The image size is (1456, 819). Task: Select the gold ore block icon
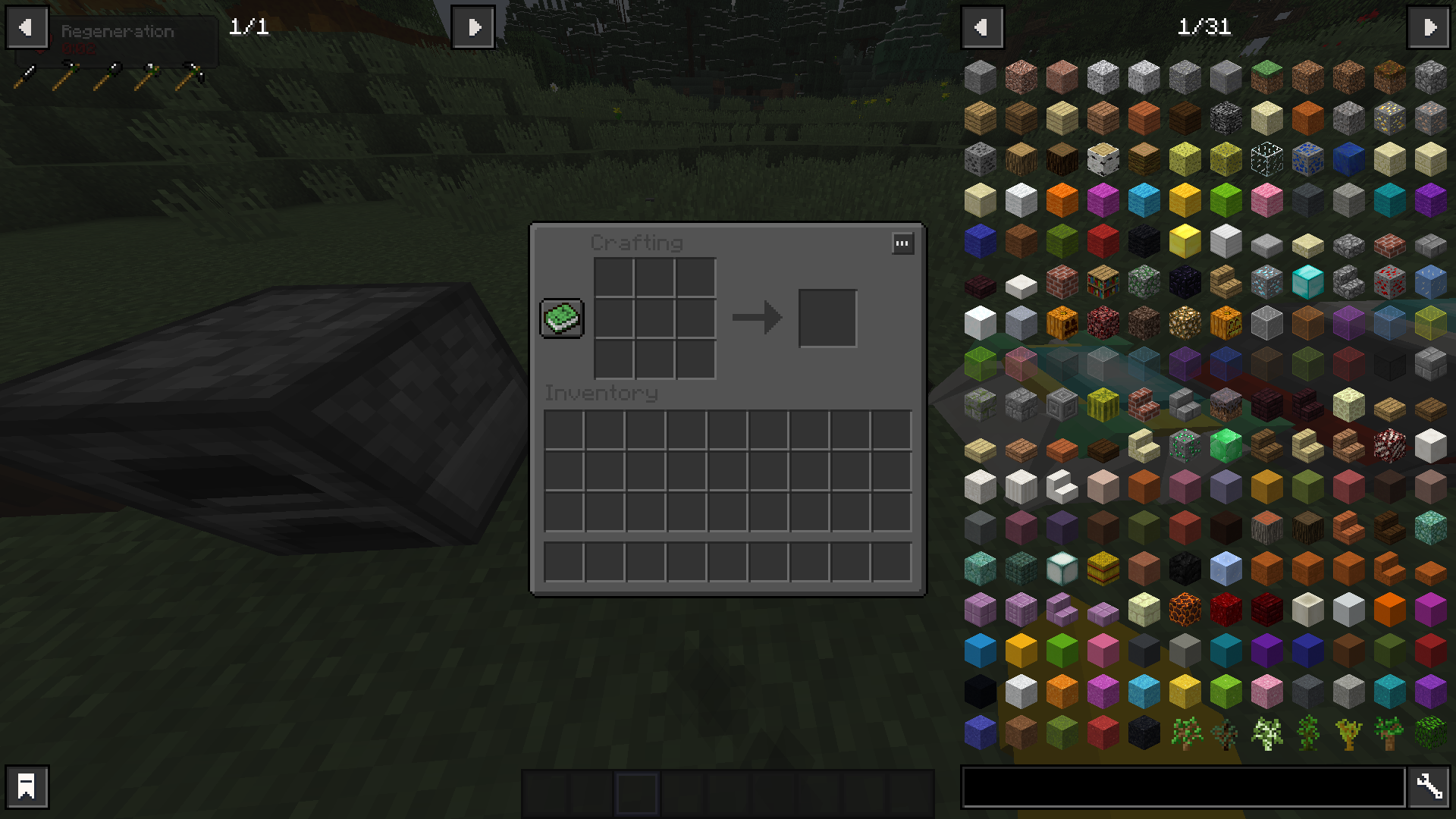pos(1390,118)
